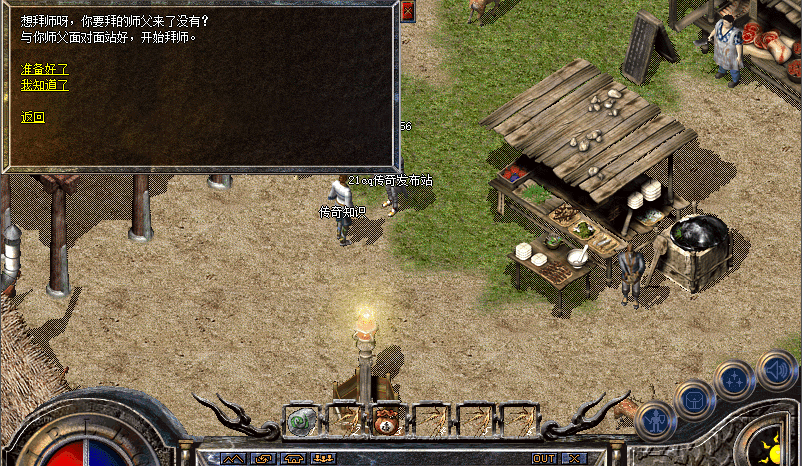
Task: Choose the 准备好了 dialogue option
Action: (x=45, y=69)
